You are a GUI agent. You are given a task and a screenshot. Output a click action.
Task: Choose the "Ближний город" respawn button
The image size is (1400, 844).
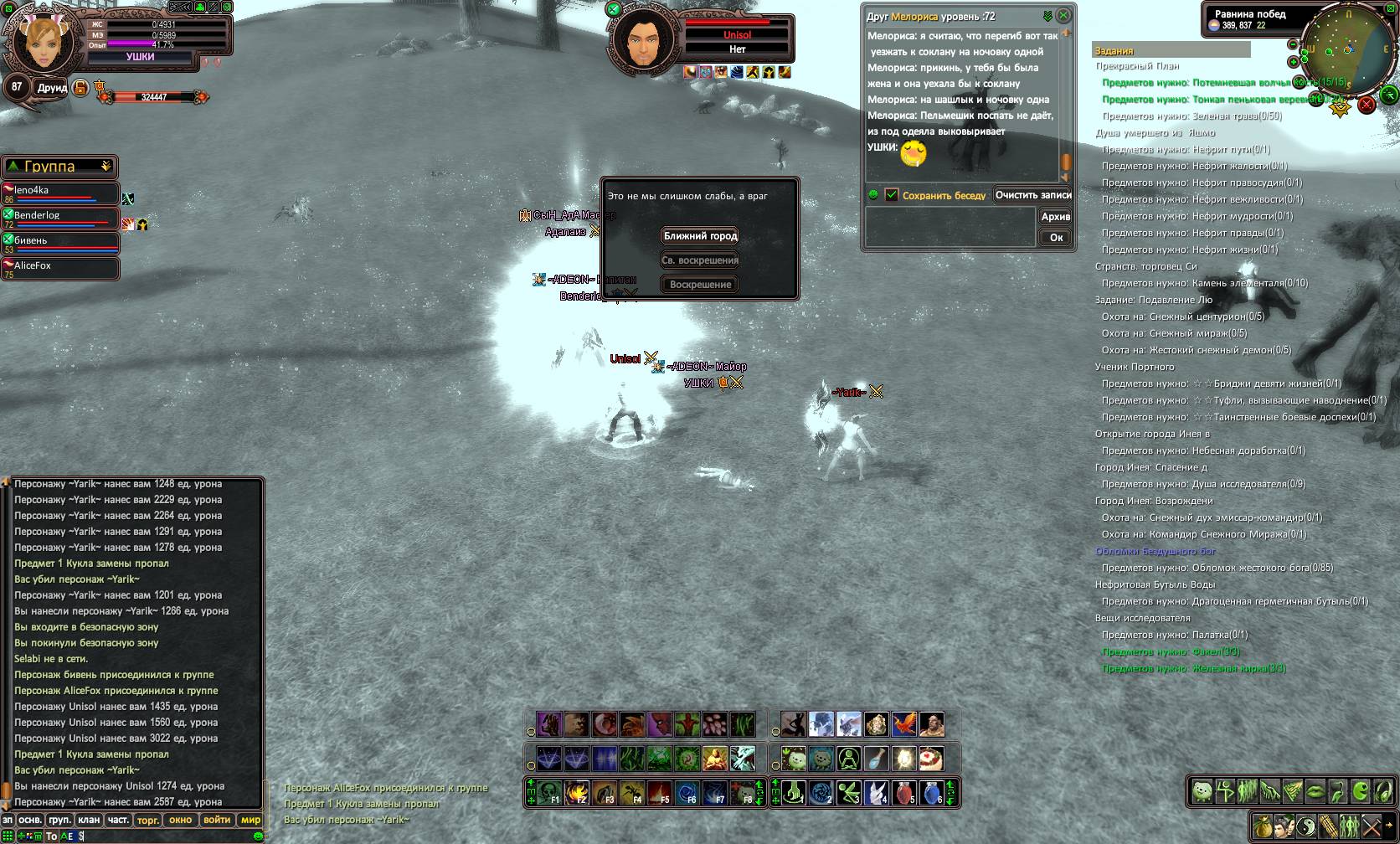tap(700, 236)
